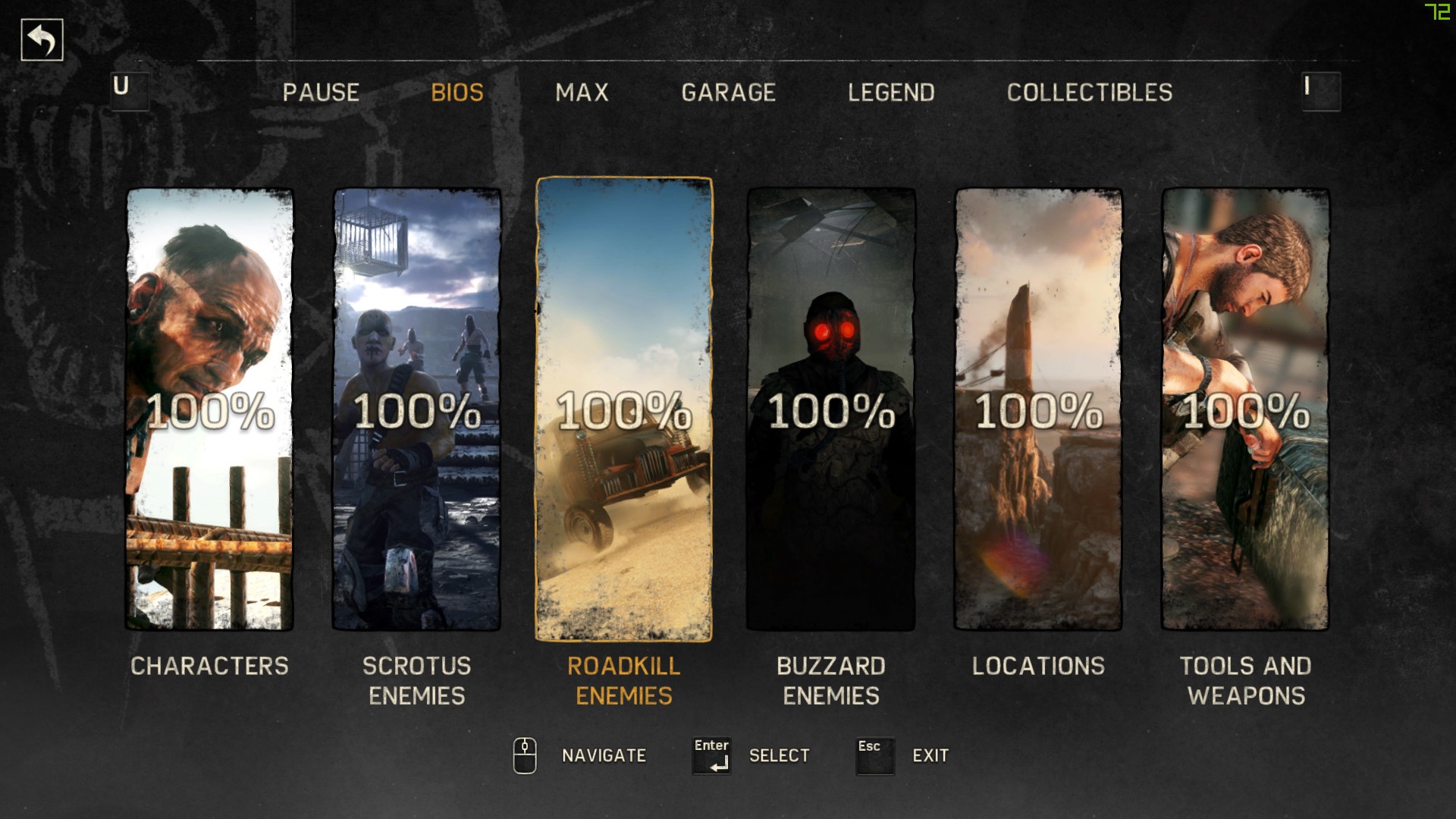The width and height of the screenshot is (1456, 819).
Task: Select the Roadkill Enemies card
Action: pyautogui.click(x=624, y=409)
